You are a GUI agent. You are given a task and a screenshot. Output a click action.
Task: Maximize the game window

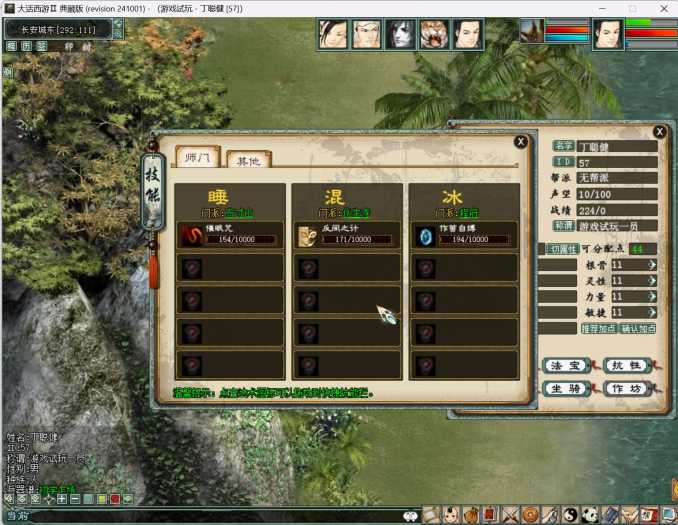tap(631, 8)
